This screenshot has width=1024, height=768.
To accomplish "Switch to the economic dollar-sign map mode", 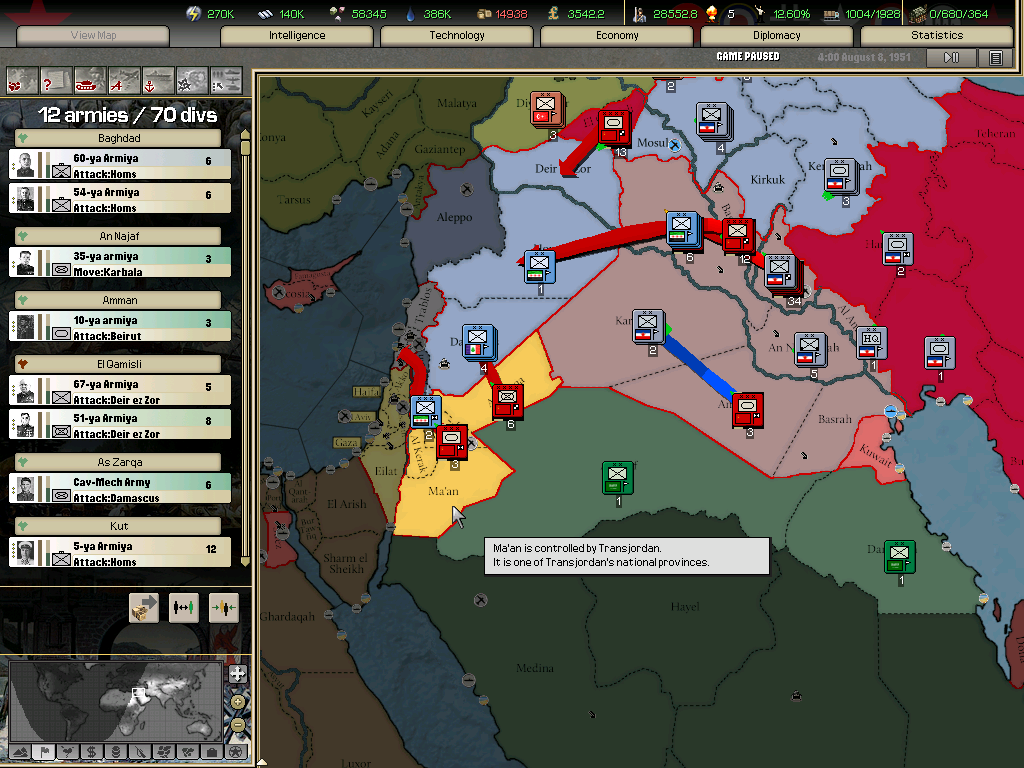I will point(91,752).
